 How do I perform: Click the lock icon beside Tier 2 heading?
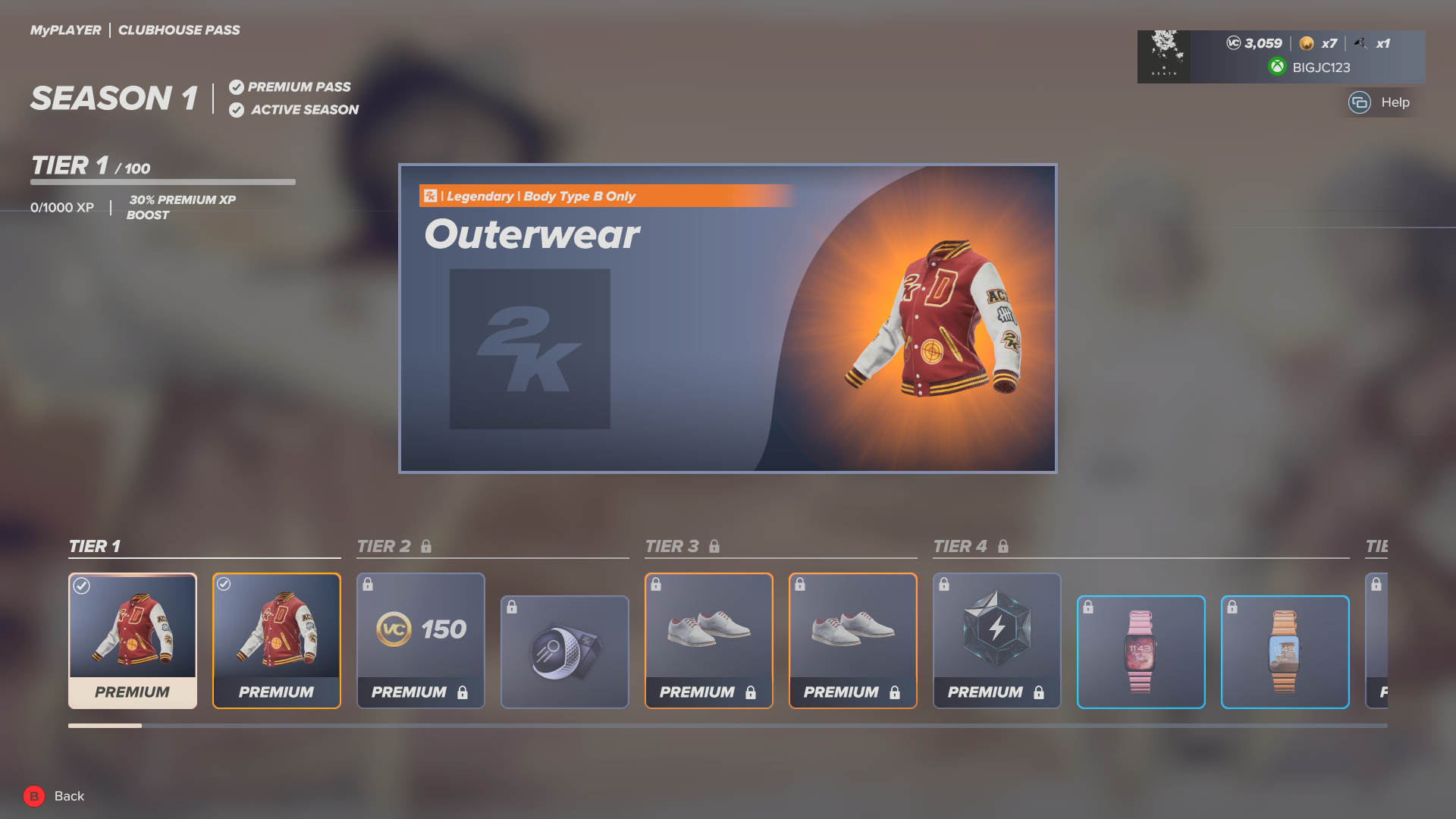[427, 545]
